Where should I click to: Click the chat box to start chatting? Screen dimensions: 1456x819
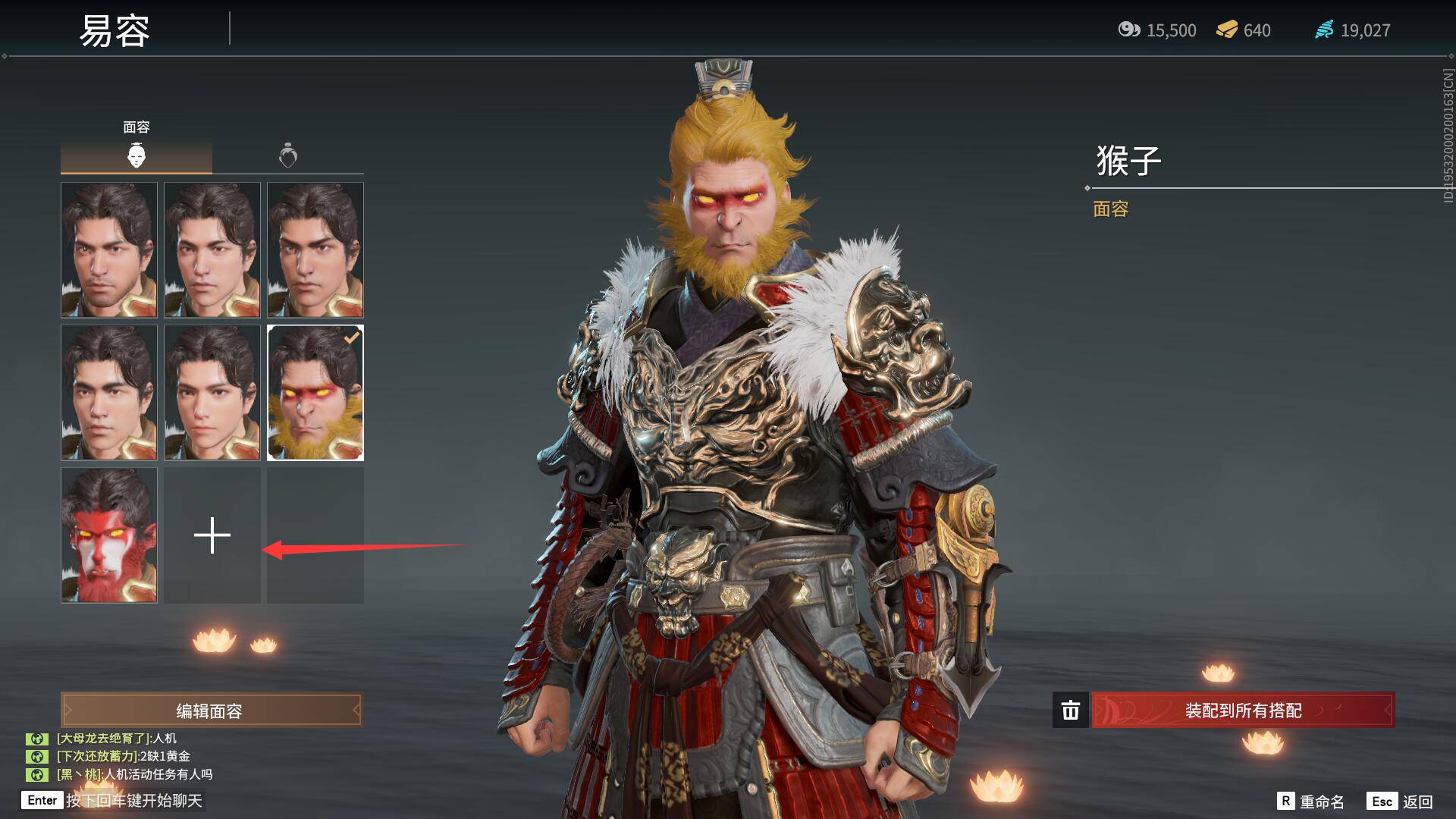coord(133,801)
